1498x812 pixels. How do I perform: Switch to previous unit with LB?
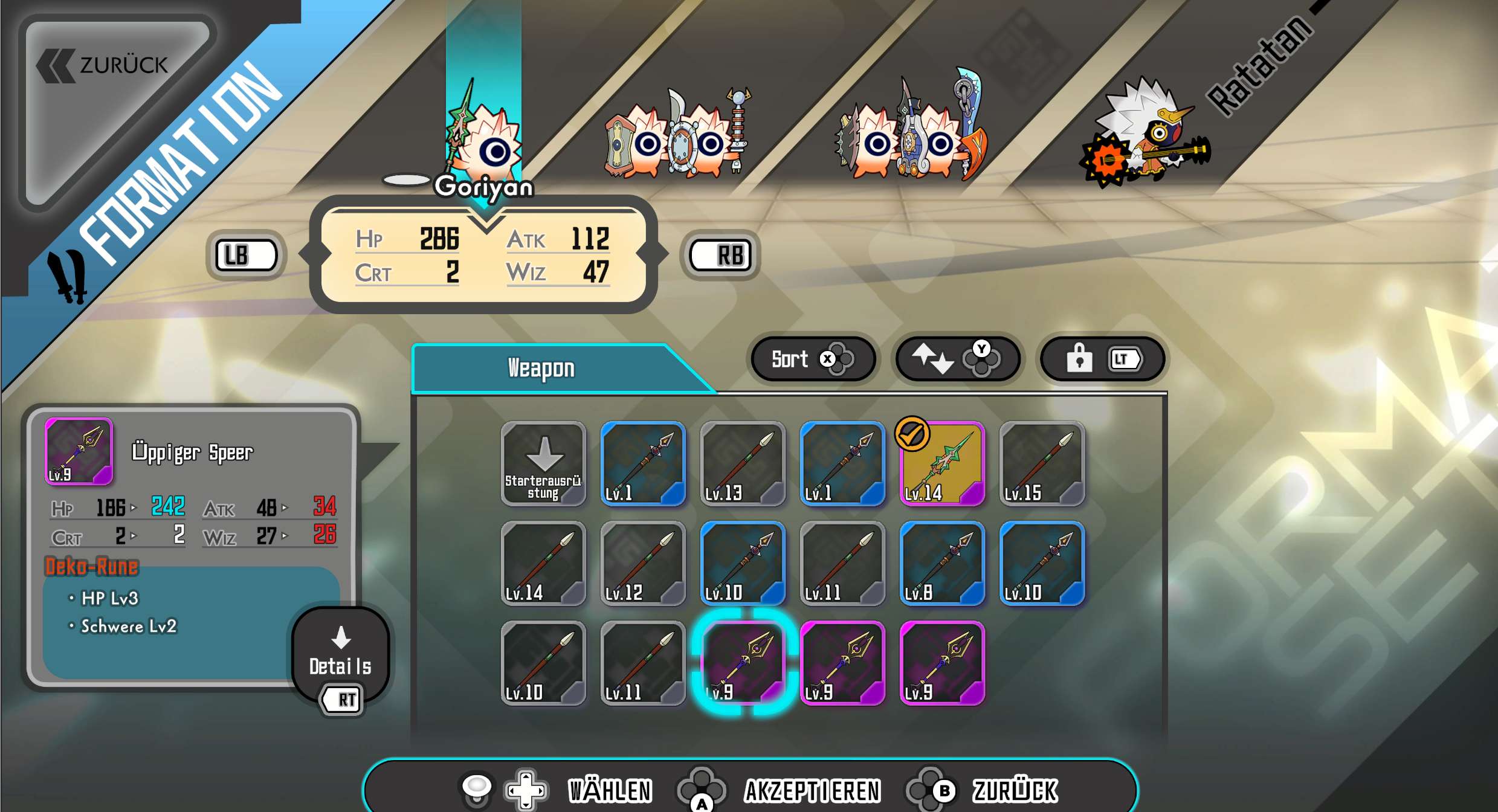click(x=246, y=256)
